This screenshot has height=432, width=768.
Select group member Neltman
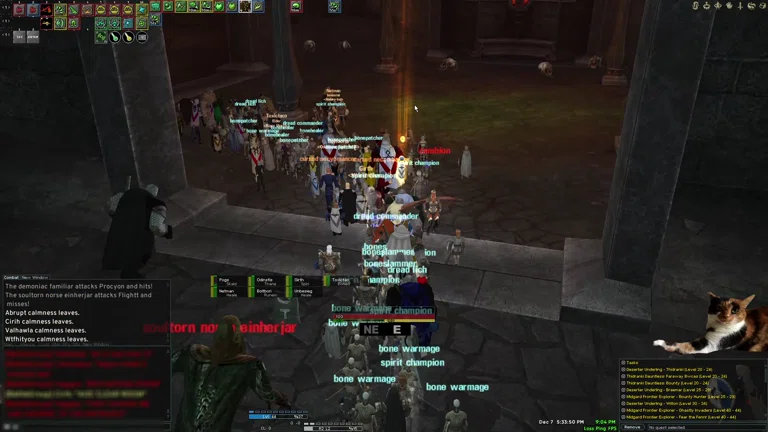click(x=226, y=292)
